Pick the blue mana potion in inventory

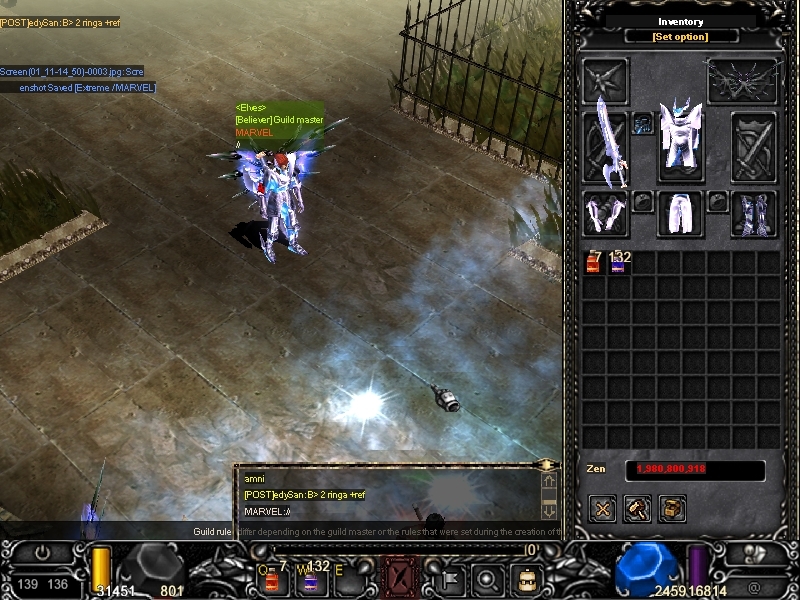coord(619,262)
